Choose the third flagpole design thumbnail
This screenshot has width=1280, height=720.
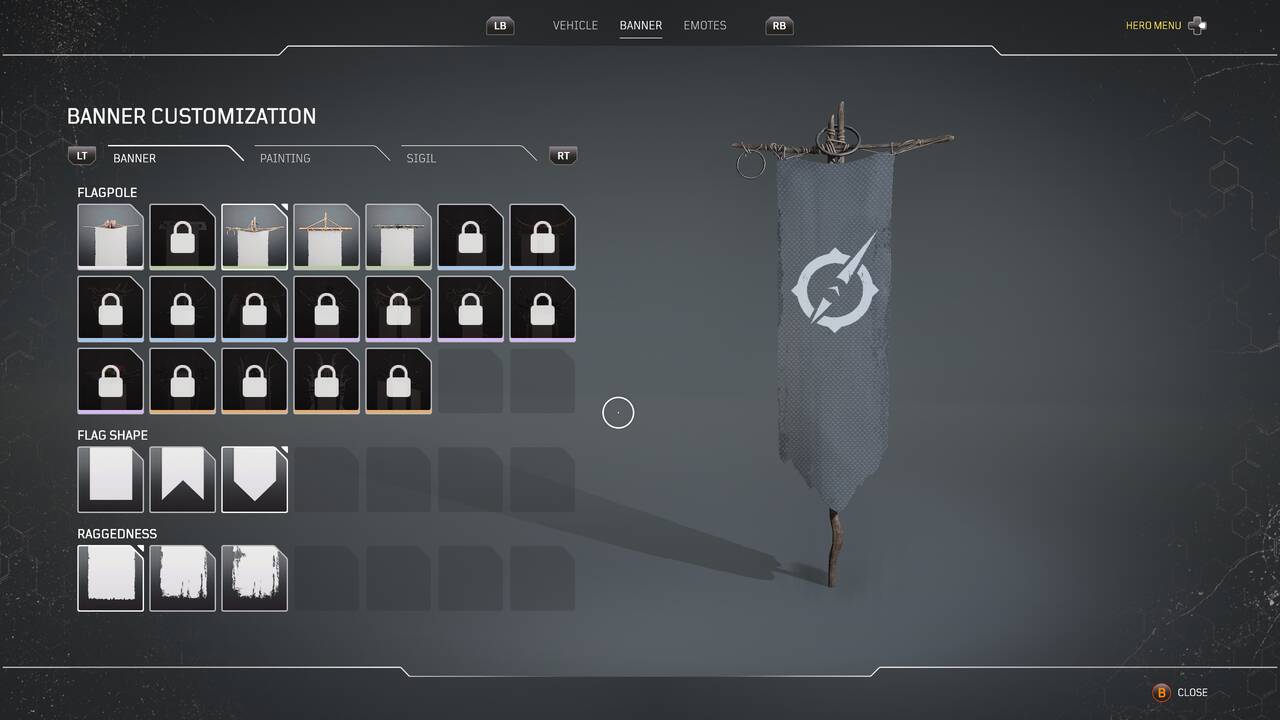tap(254, 237)
